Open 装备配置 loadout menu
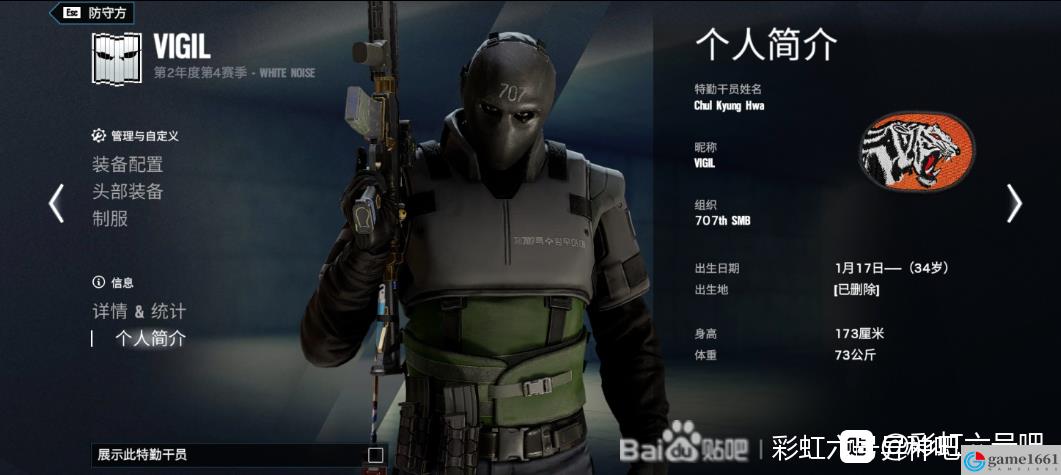Viewport: 1061px width, 475px height. [x=127, y=164]
